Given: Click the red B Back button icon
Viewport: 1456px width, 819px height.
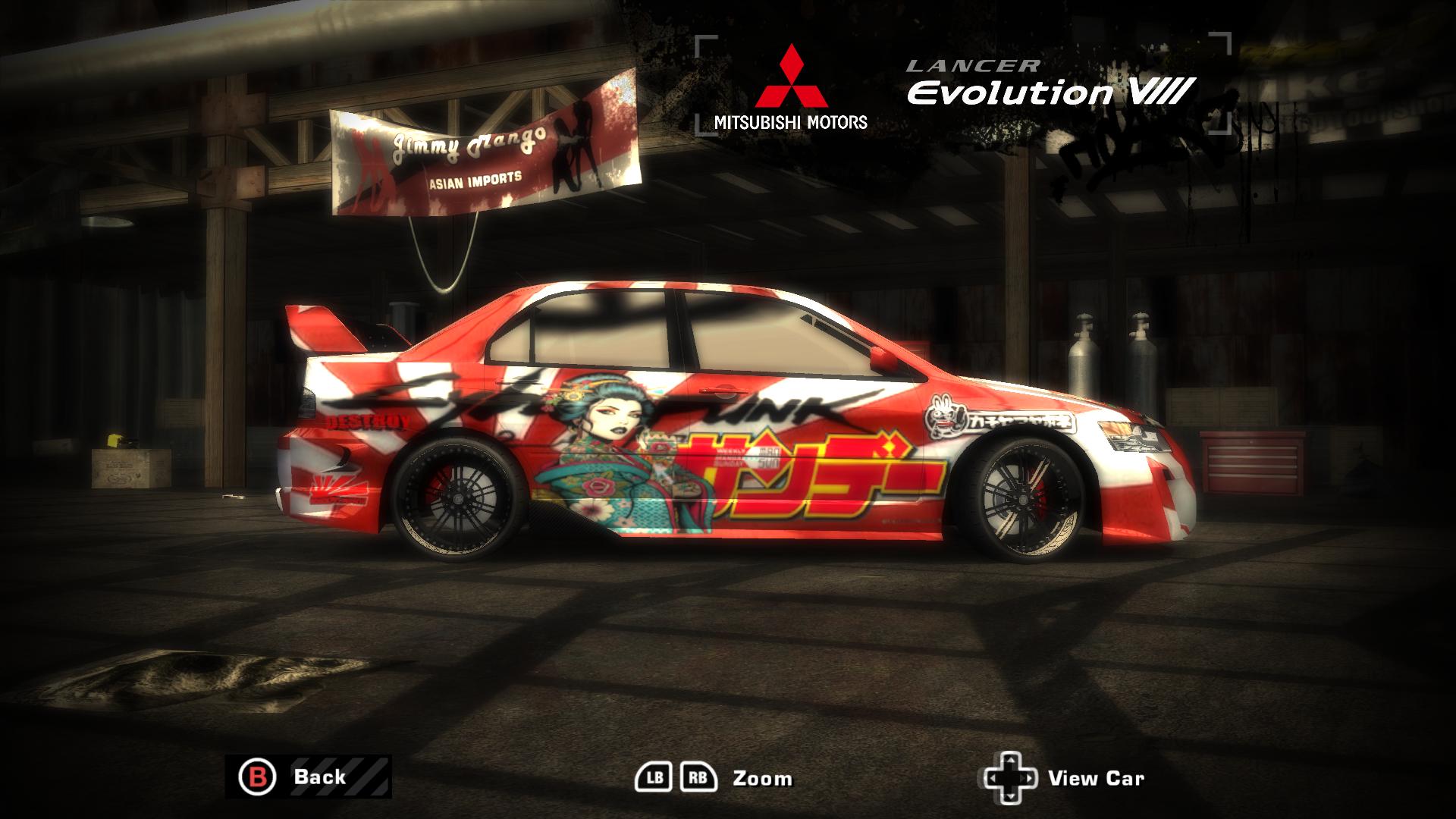Looking at the screenshot, I should (258, 777).
